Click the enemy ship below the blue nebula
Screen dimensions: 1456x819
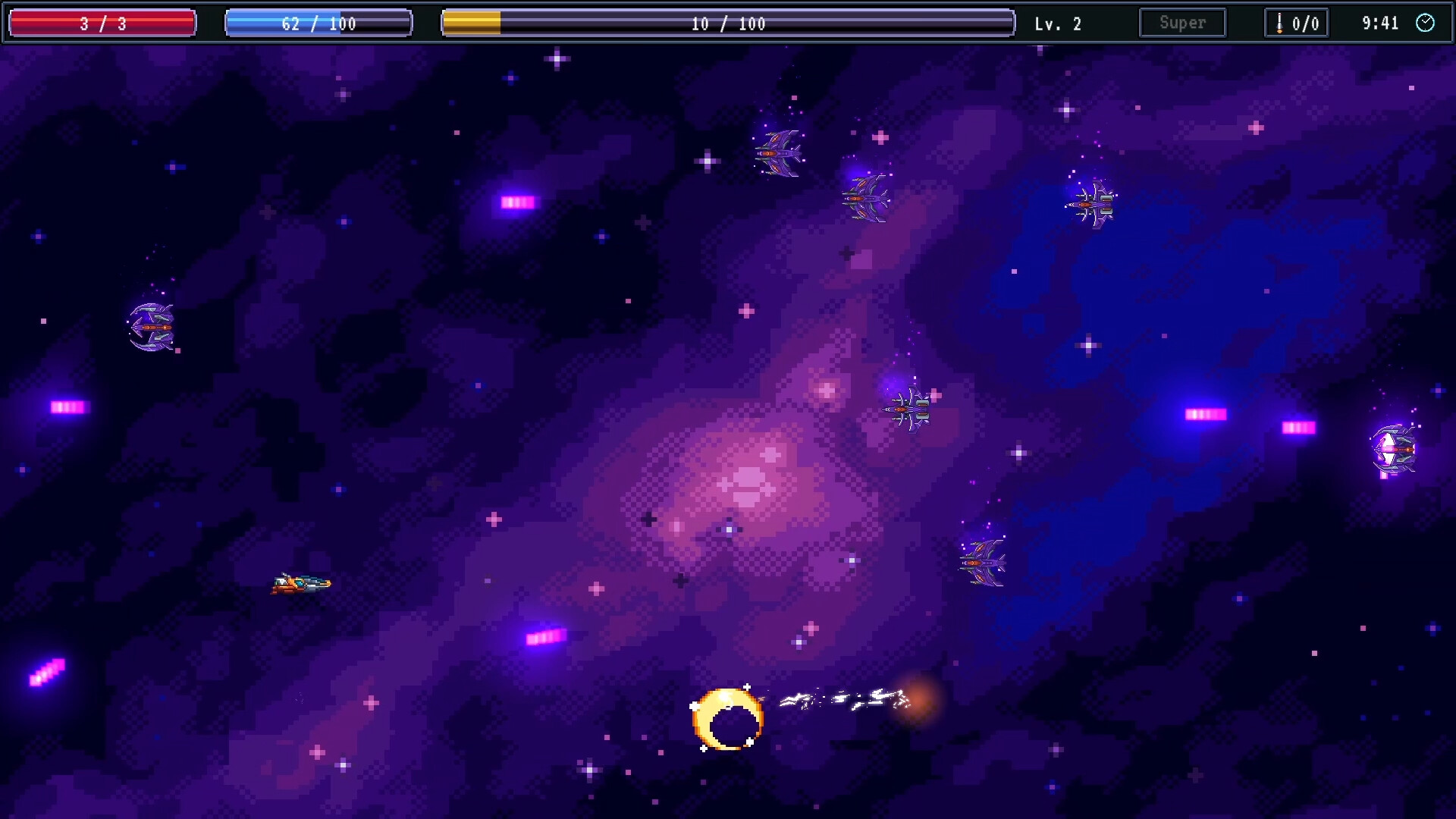pos(982,561)
